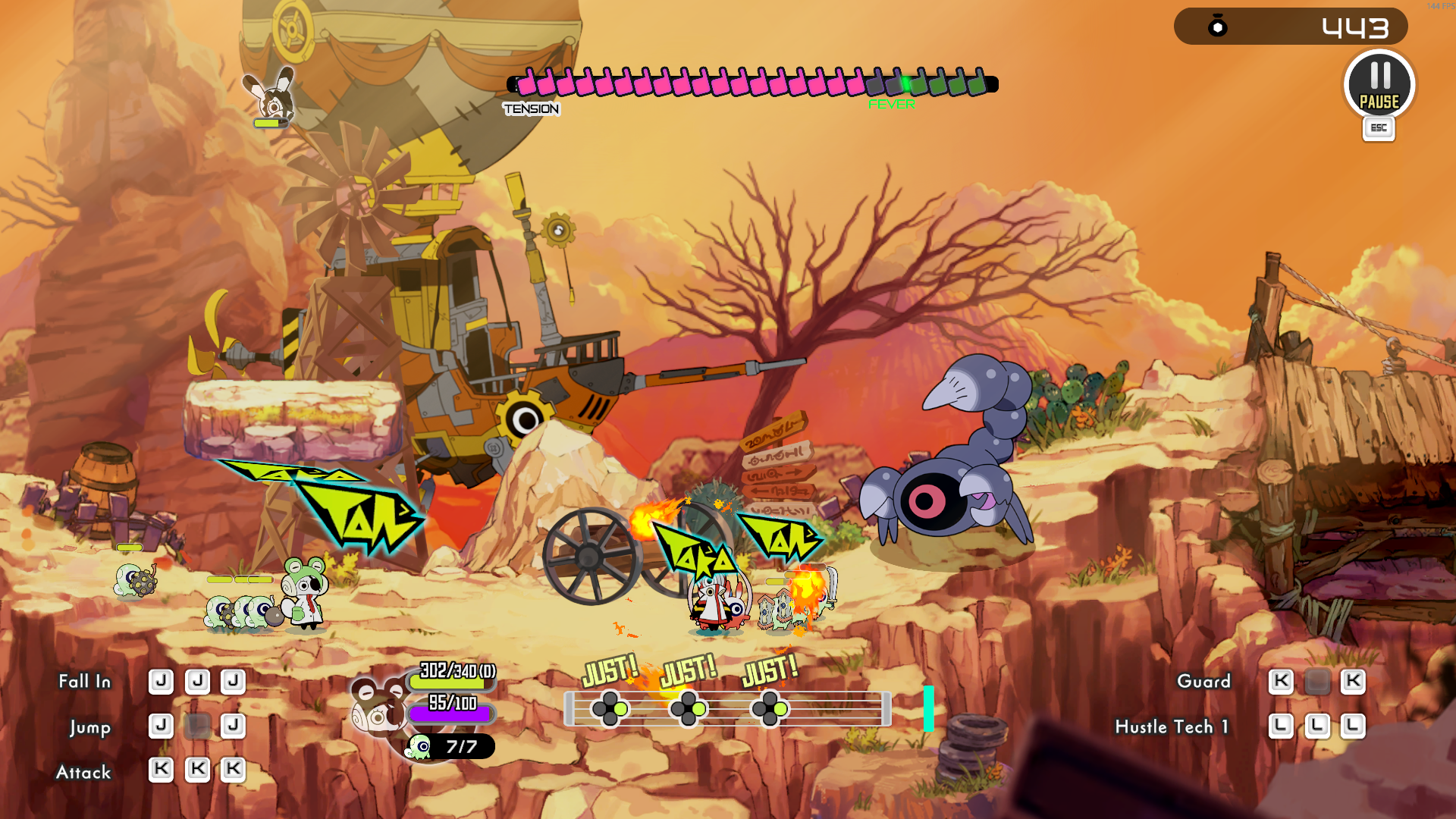Pause the game with the PAUSE button

1379,85
